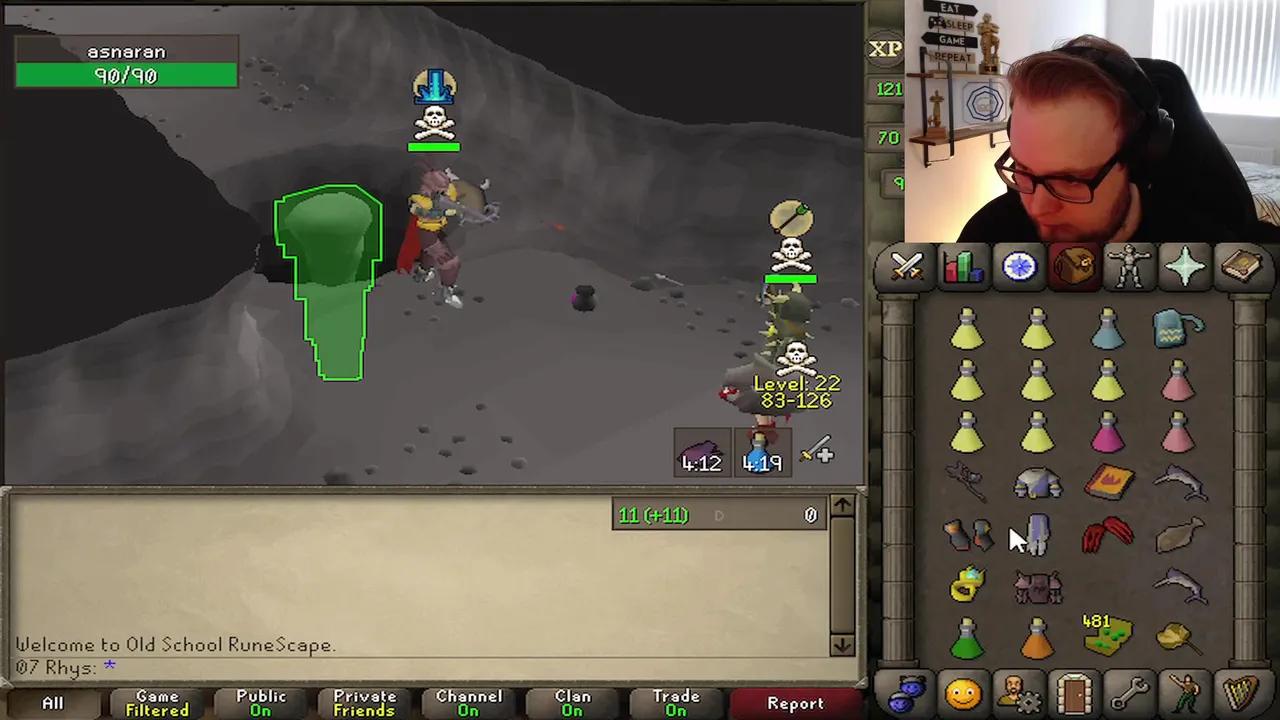Open the Skills tab
Screen dimensions: 1280x720
tap(962, 265)
